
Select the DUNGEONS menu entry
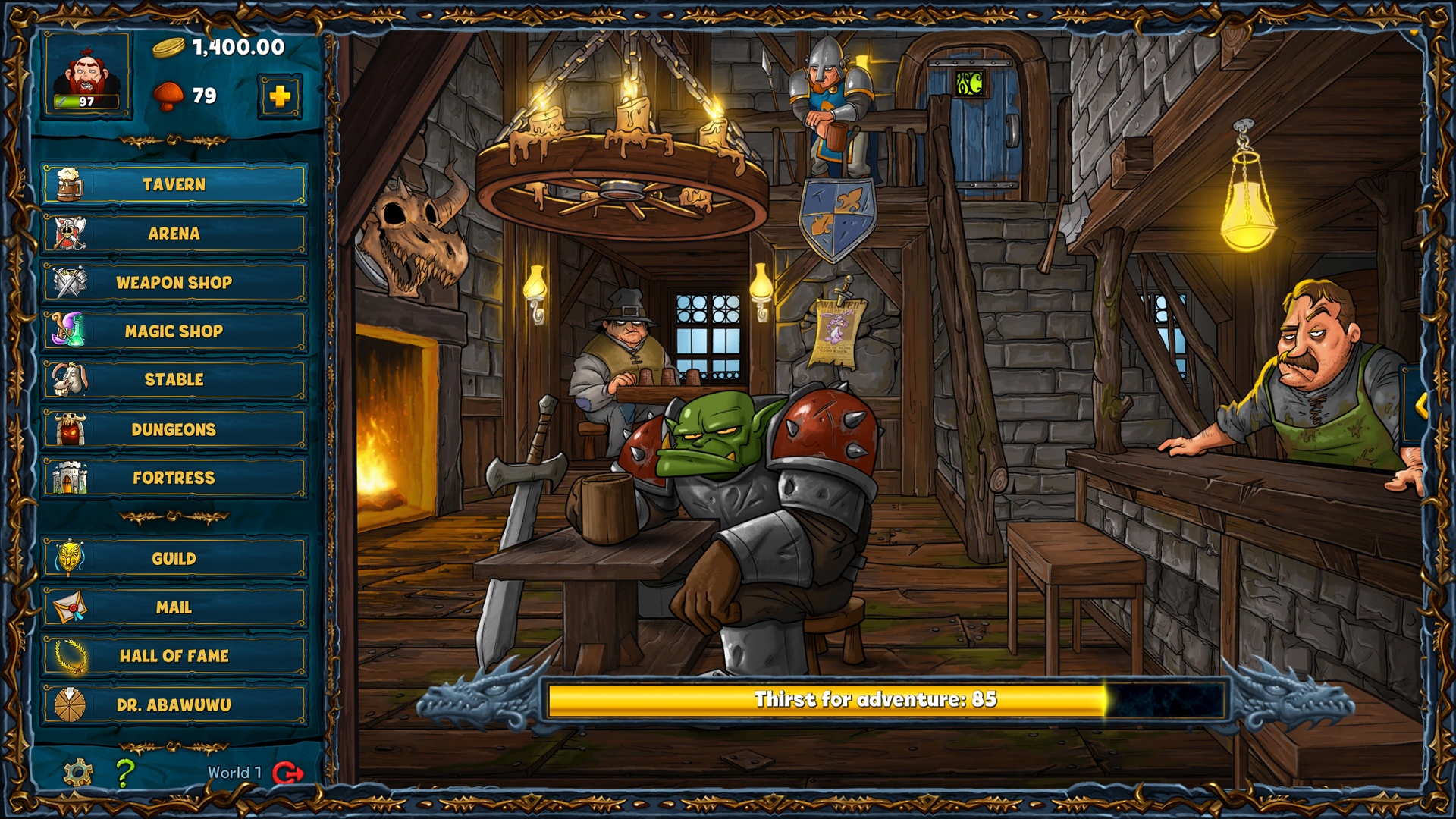pyautogui.click(x=175, y=428)
